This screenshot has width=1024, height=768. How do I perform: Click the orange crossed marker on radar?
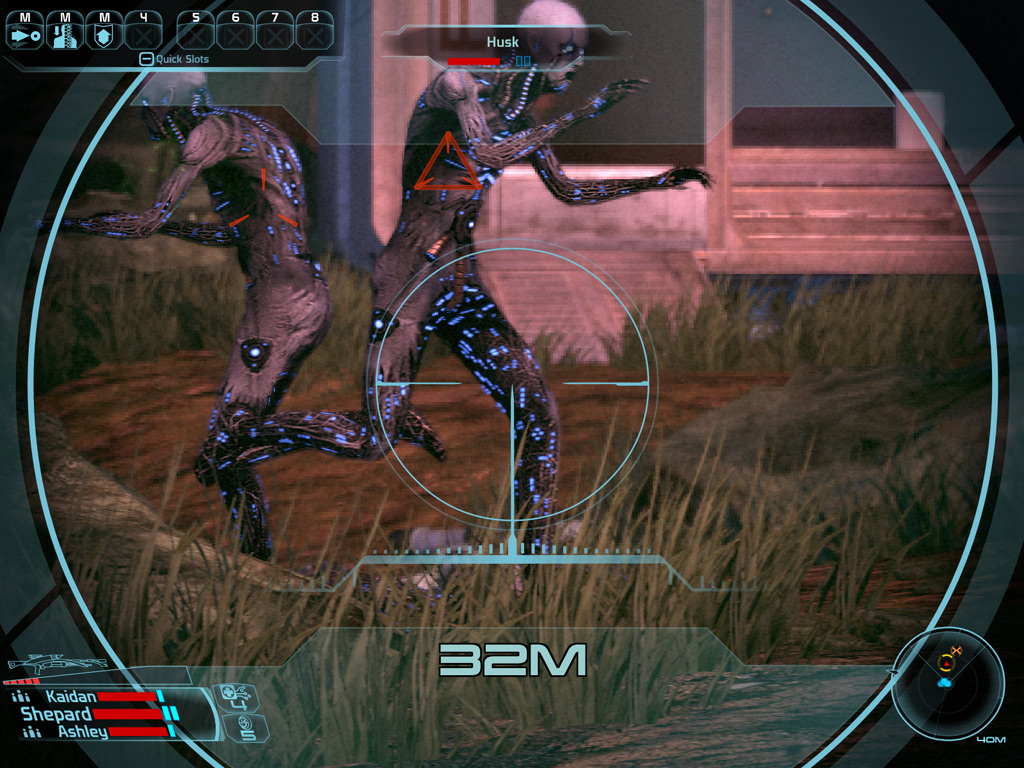(x=955, y=652)
